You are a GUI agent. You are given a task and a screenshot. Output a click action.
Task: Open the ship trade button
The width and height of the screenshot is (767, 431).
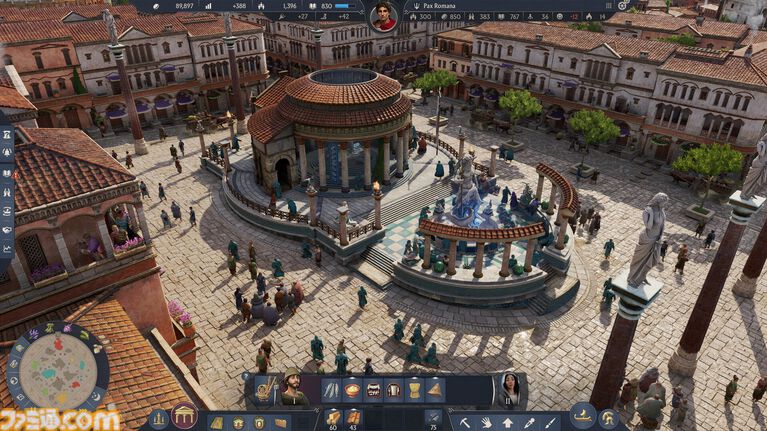click(582, 417)
